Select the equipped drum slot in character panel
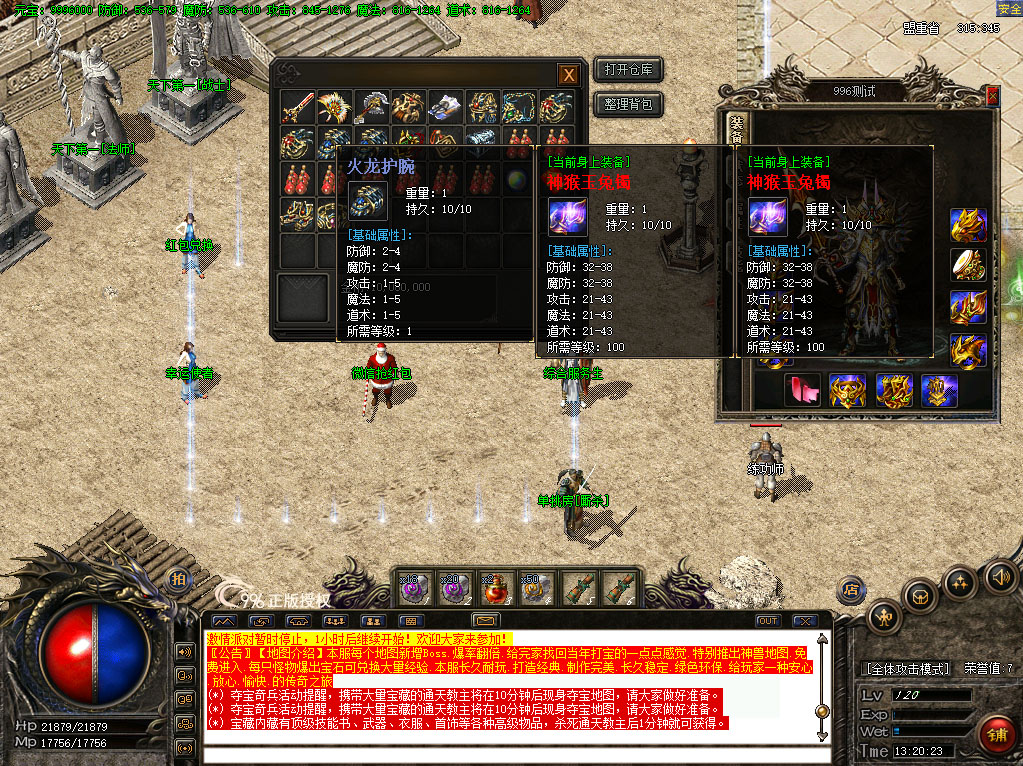 point(968,264)
